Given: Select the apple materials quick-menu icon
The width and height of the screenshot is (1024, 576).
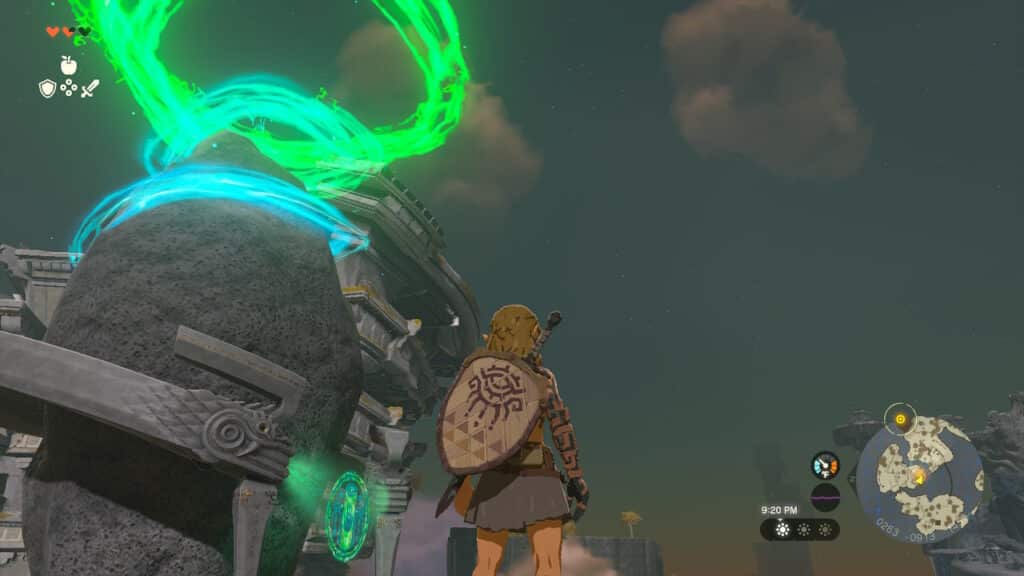Looking at the screenshot, I should pyautogui.click(x=68, y=65).
